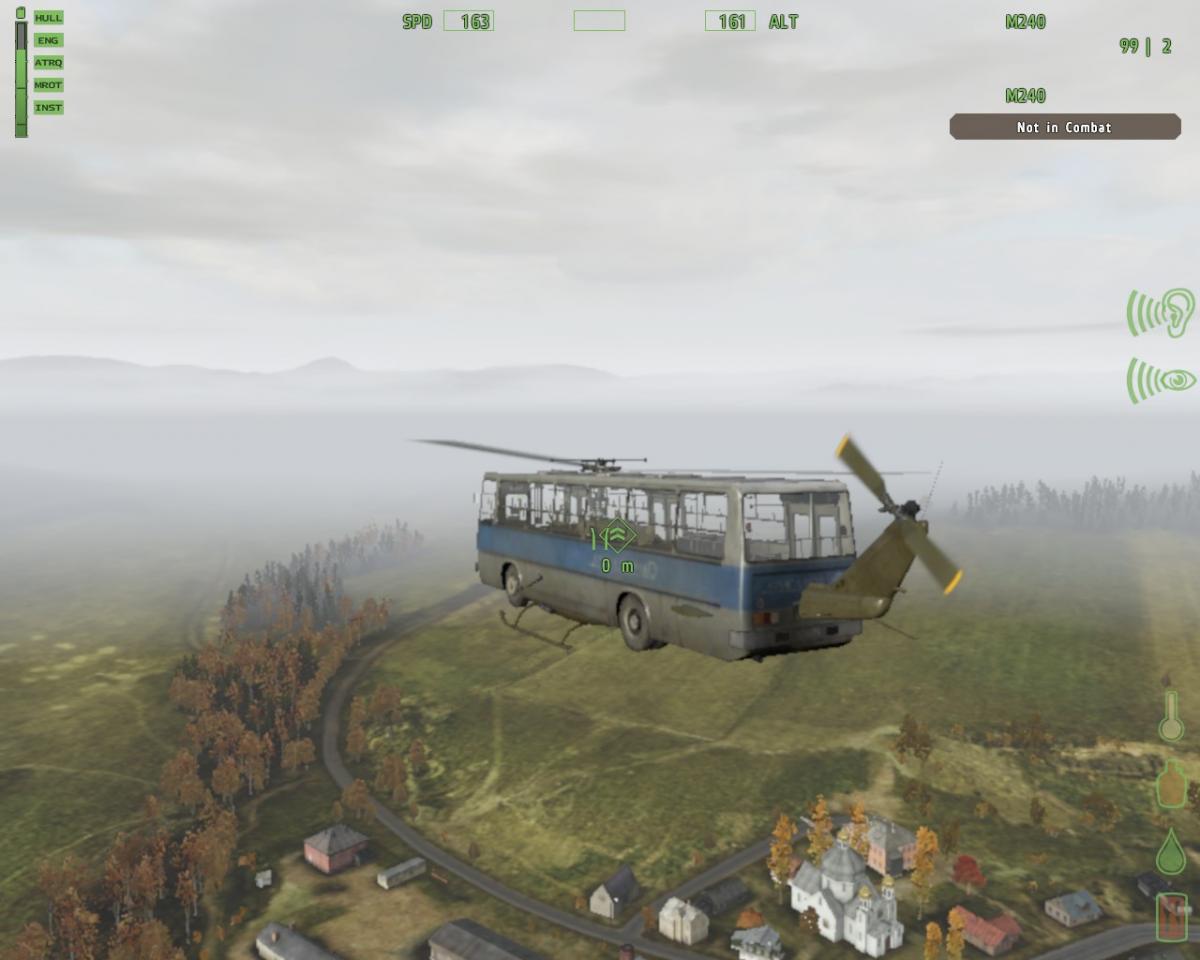
Task: Click the eye visibility icon
Action: pos(1163,380)
